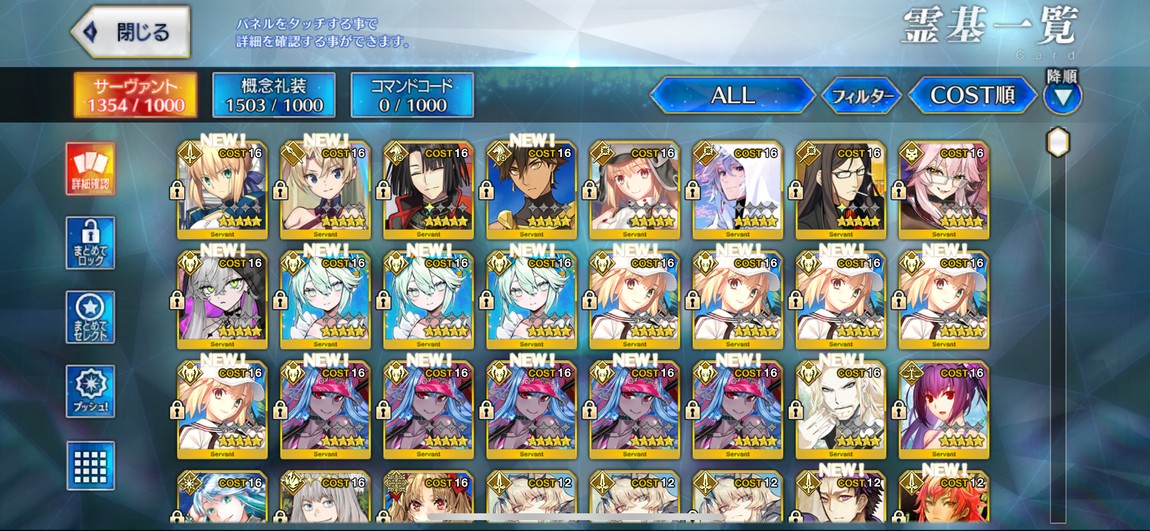1150x531 pixels.
Task: Click the ALL class filter button
Action: (x=732, y=96)
